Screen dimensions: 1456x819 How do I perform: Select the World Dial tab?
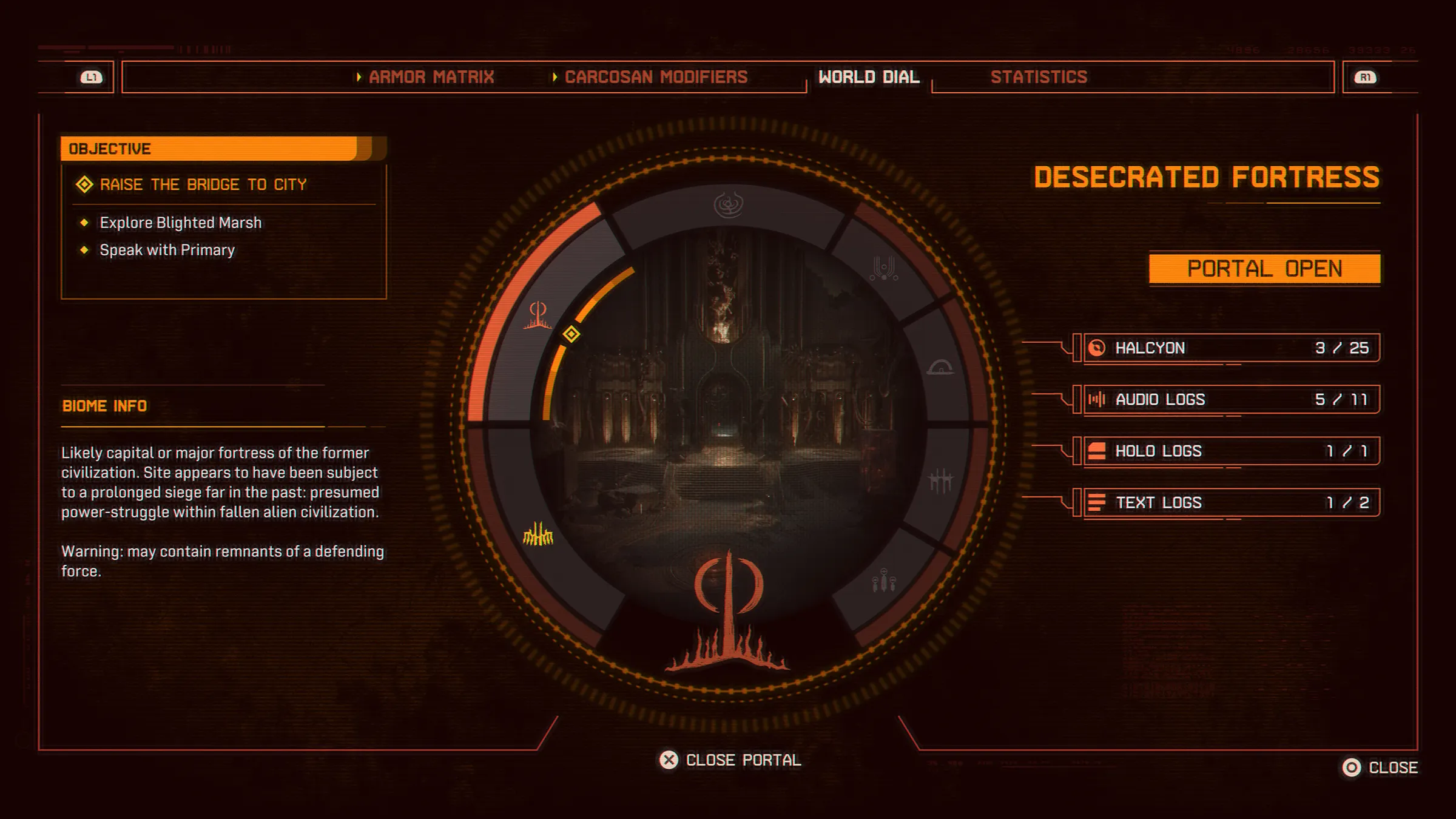pos(869,77)
